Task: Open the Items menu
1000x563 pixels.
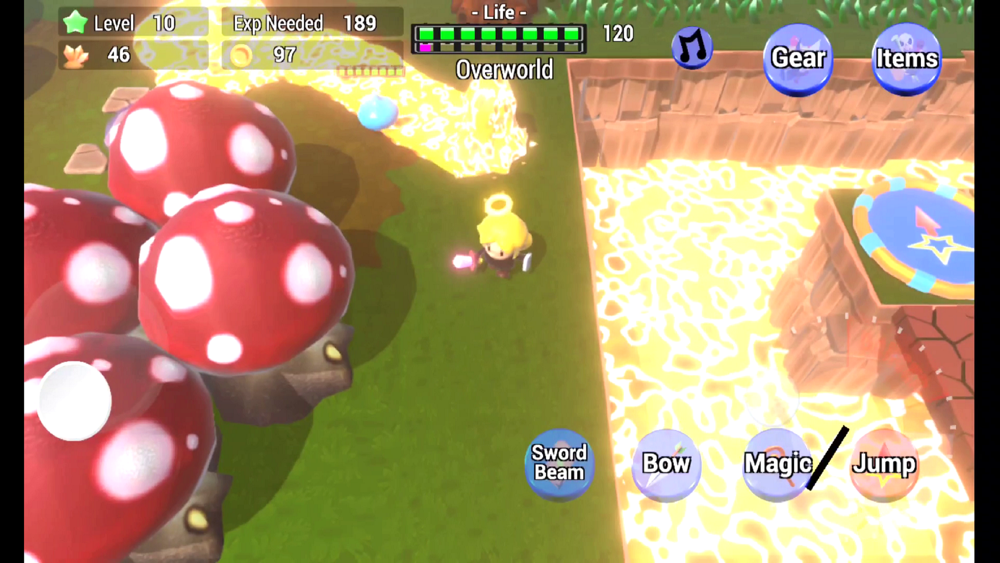Action: click(906, 59)
